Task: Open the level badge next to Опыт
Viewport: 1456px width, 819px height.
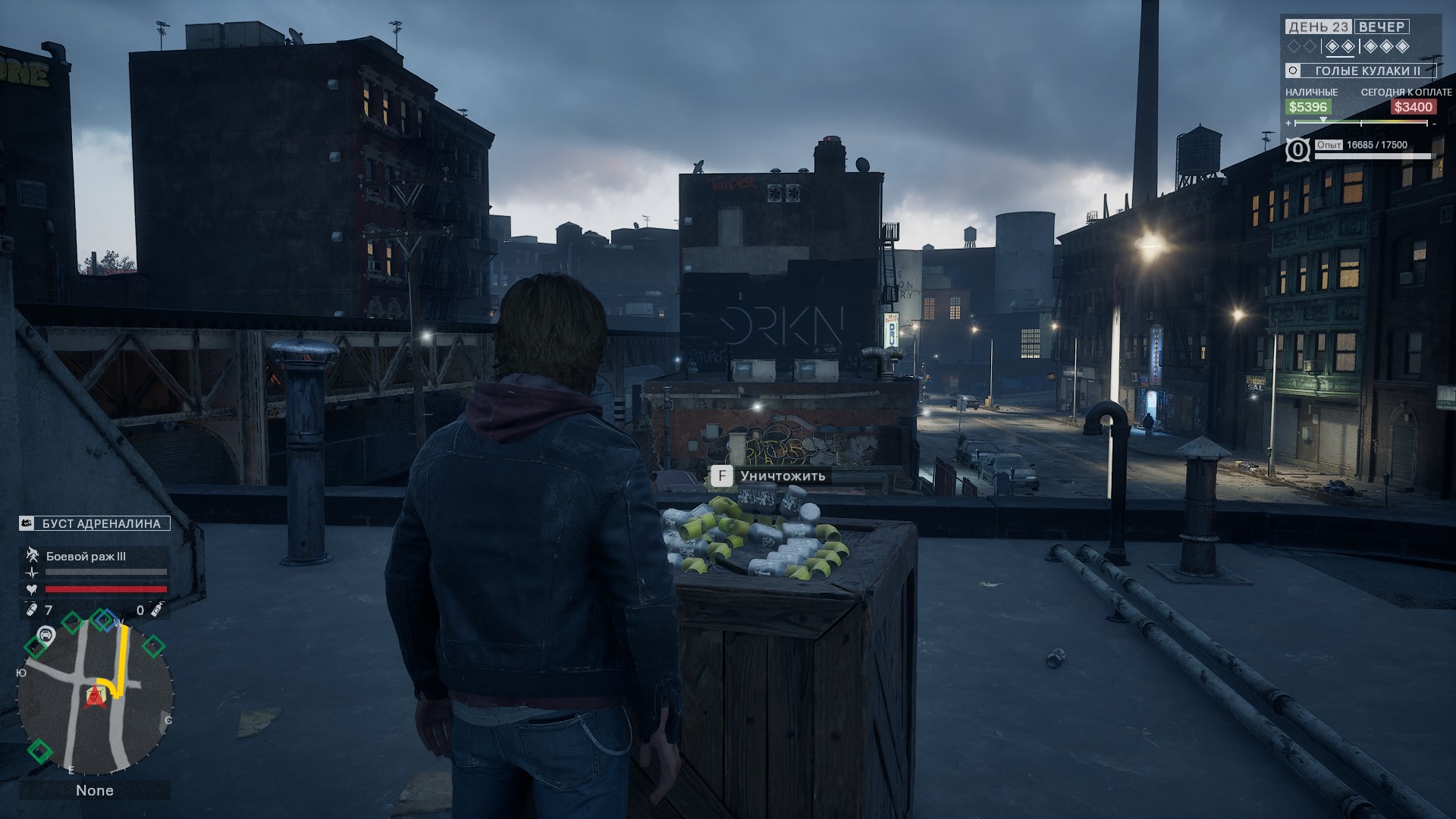Action: [1297, 150]
